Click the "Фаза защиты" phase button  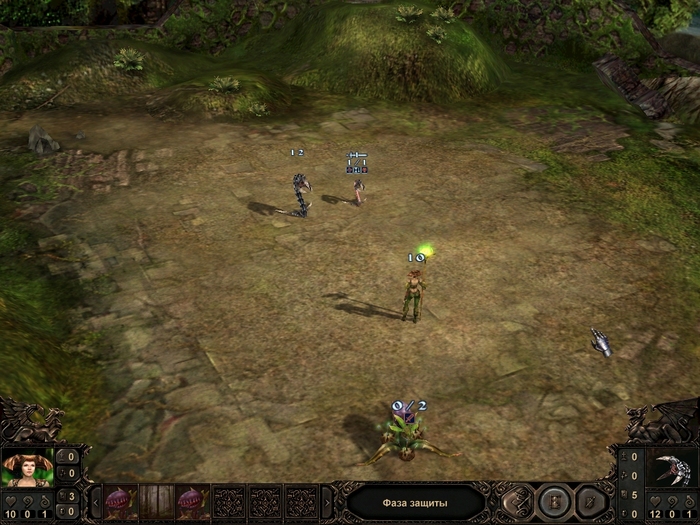click(x=415, y=501)
